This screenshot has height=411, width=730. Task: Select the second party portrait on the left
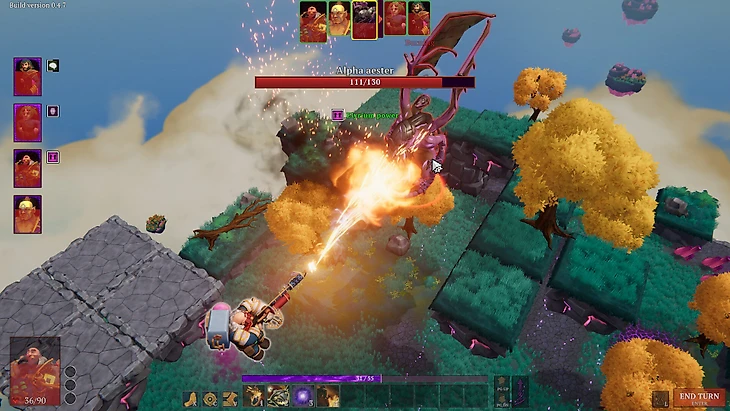(27, 122)
